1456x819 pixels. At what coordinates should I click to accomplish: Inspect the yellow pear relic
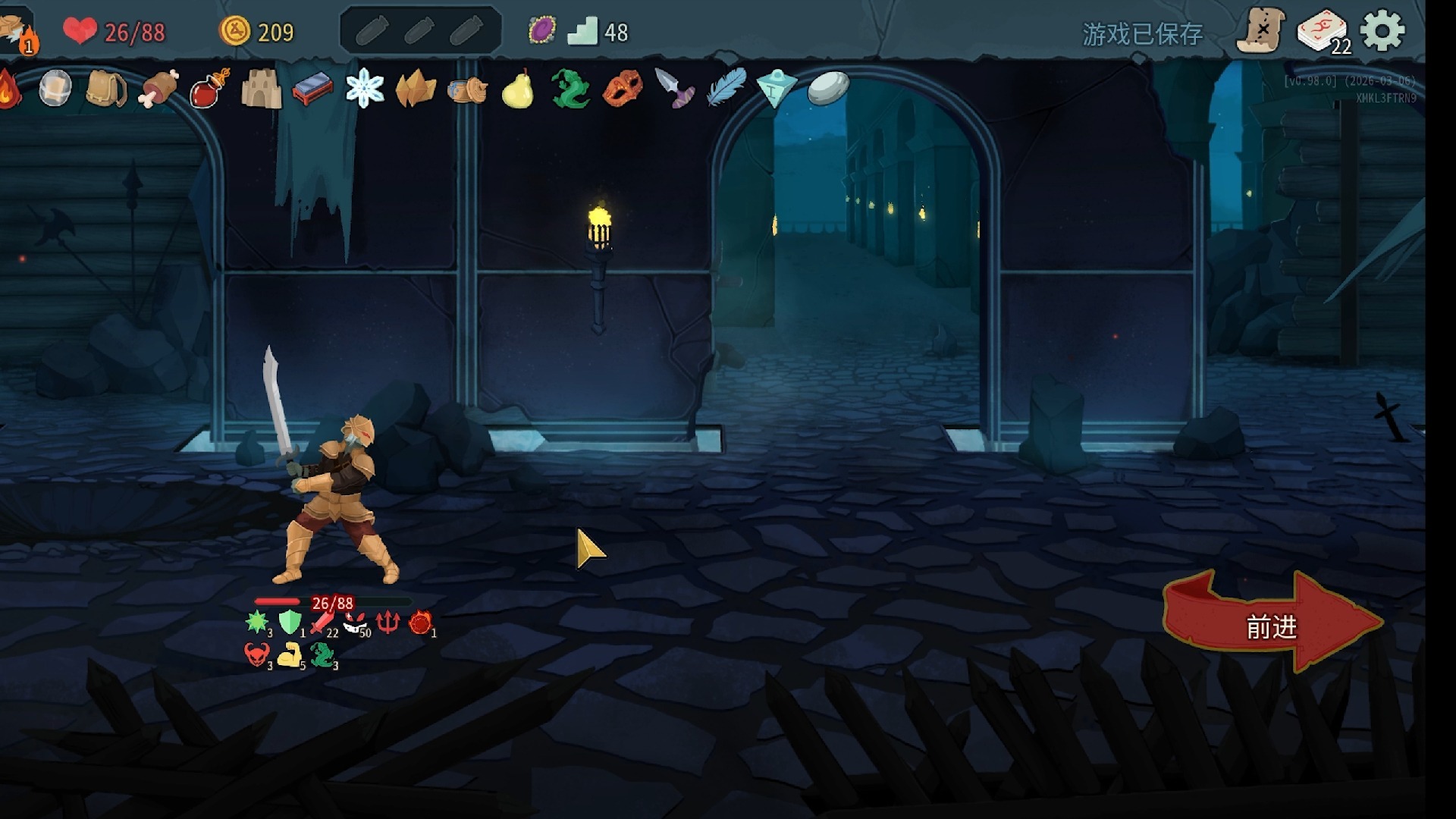(x=518, y=89)
